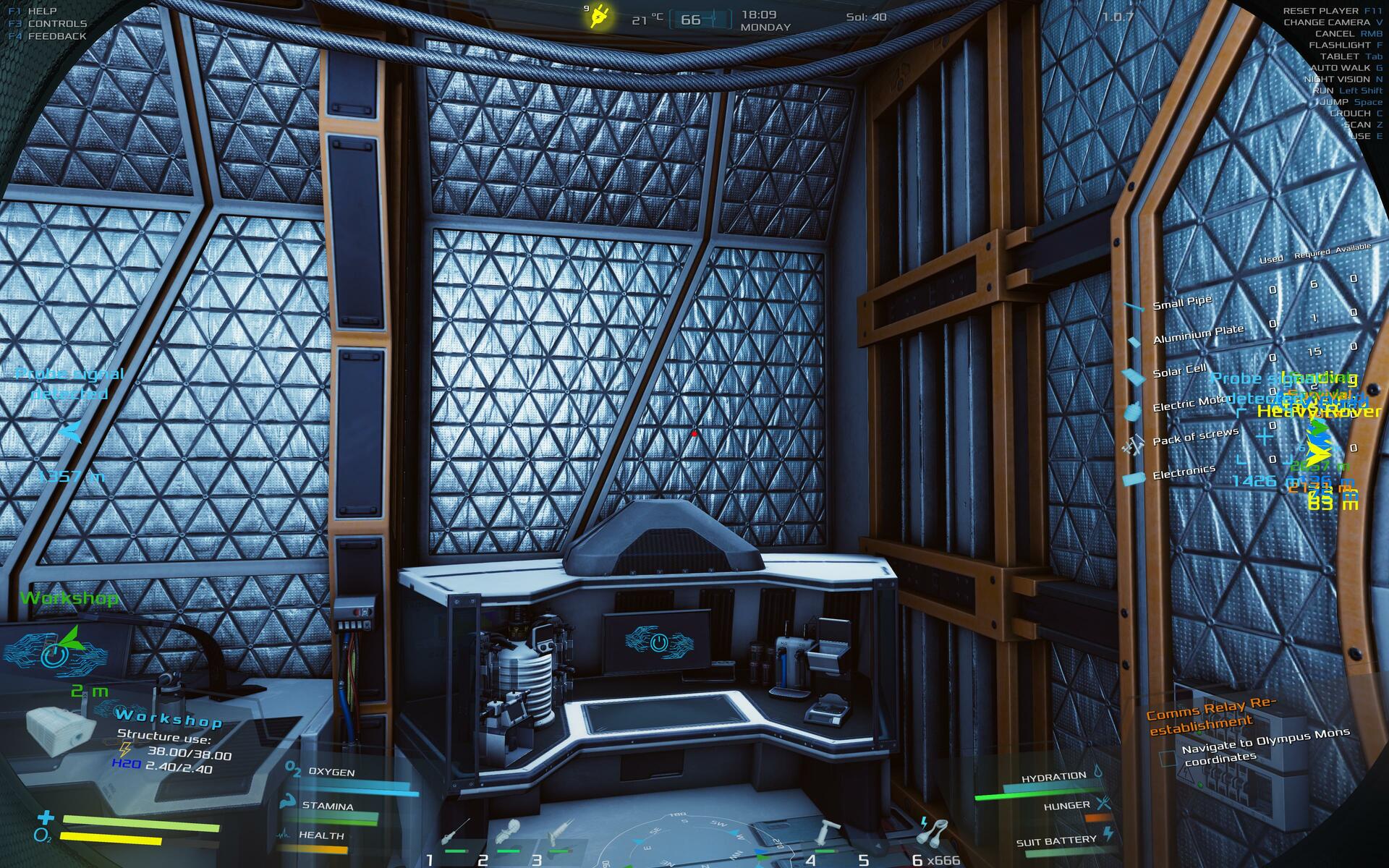Click the yellow Heavy Rover waypoint label
The image size is (1389, 868).
[x=1319, y=411]
